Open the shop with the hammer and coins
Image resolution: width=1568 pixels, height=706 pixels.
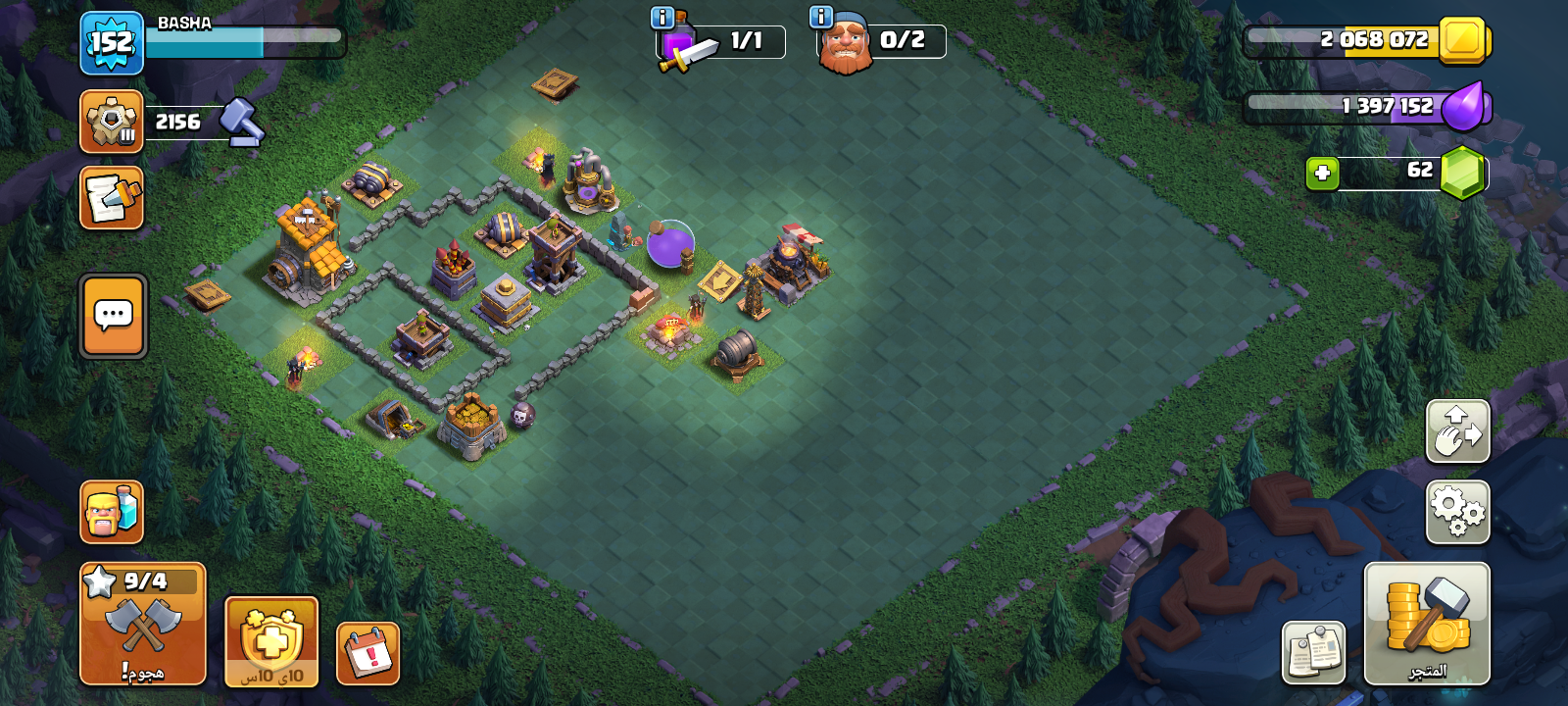point(1427,624)
